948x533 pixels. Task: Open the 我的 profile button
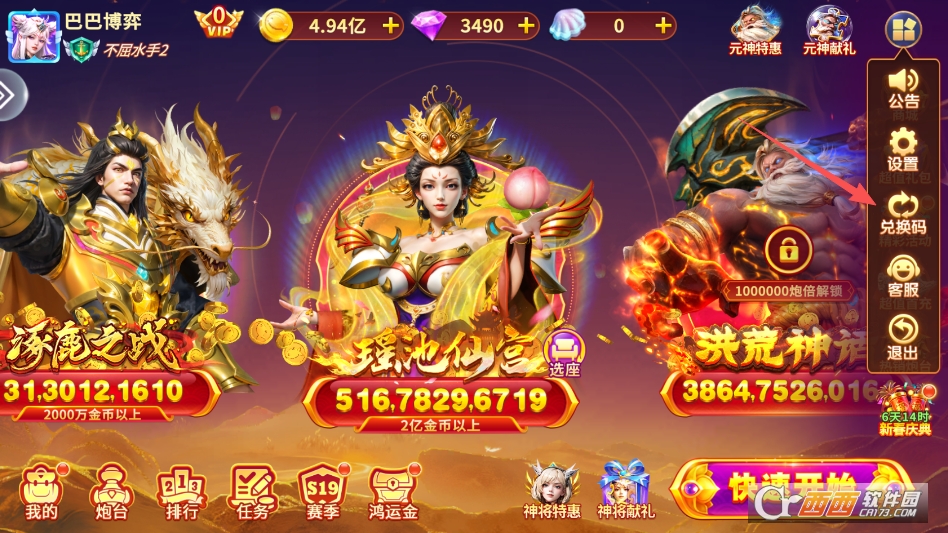click(41, 491)
